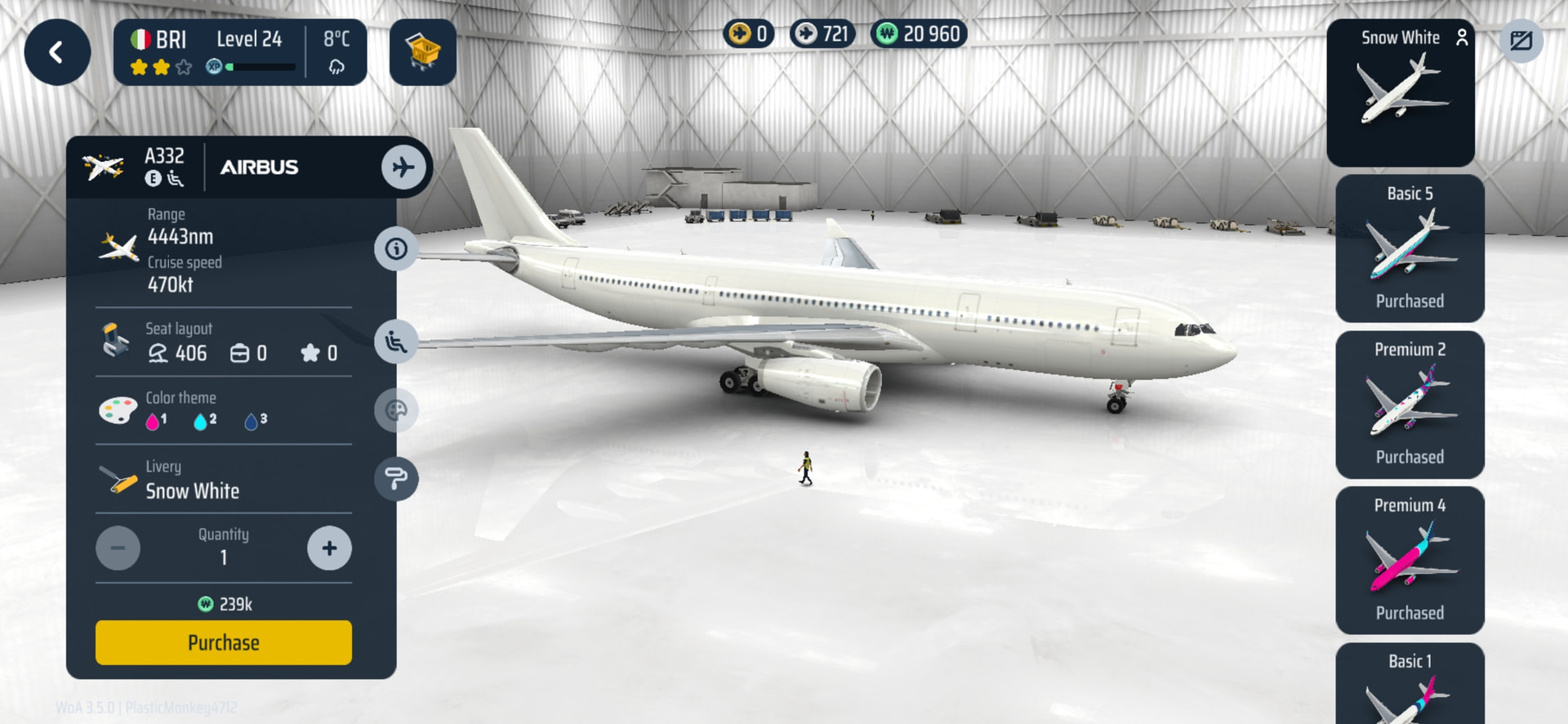
Task: Open the color theme palette
Action: [396, 410]
